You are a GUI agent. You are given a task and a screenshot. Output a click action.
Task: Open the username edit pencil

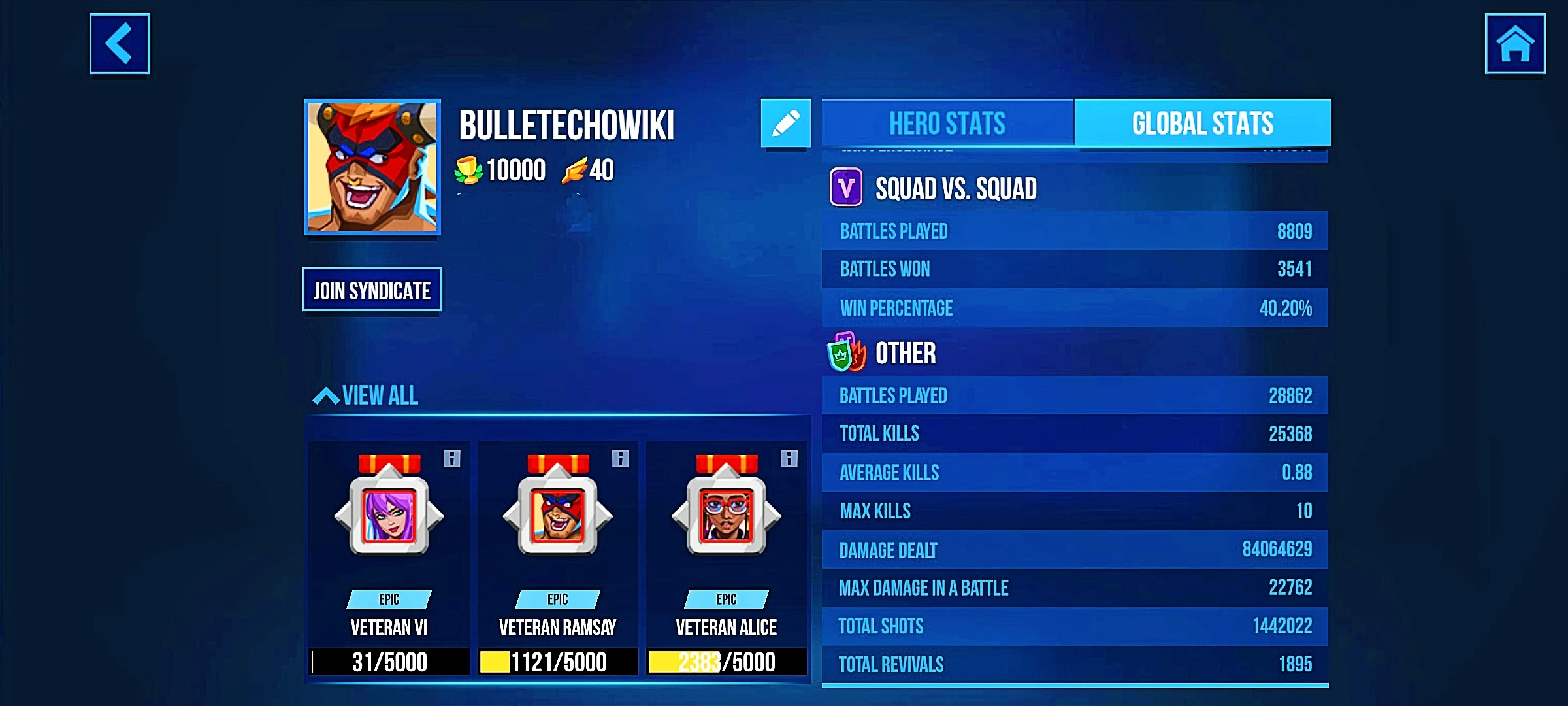pos(787,122)
